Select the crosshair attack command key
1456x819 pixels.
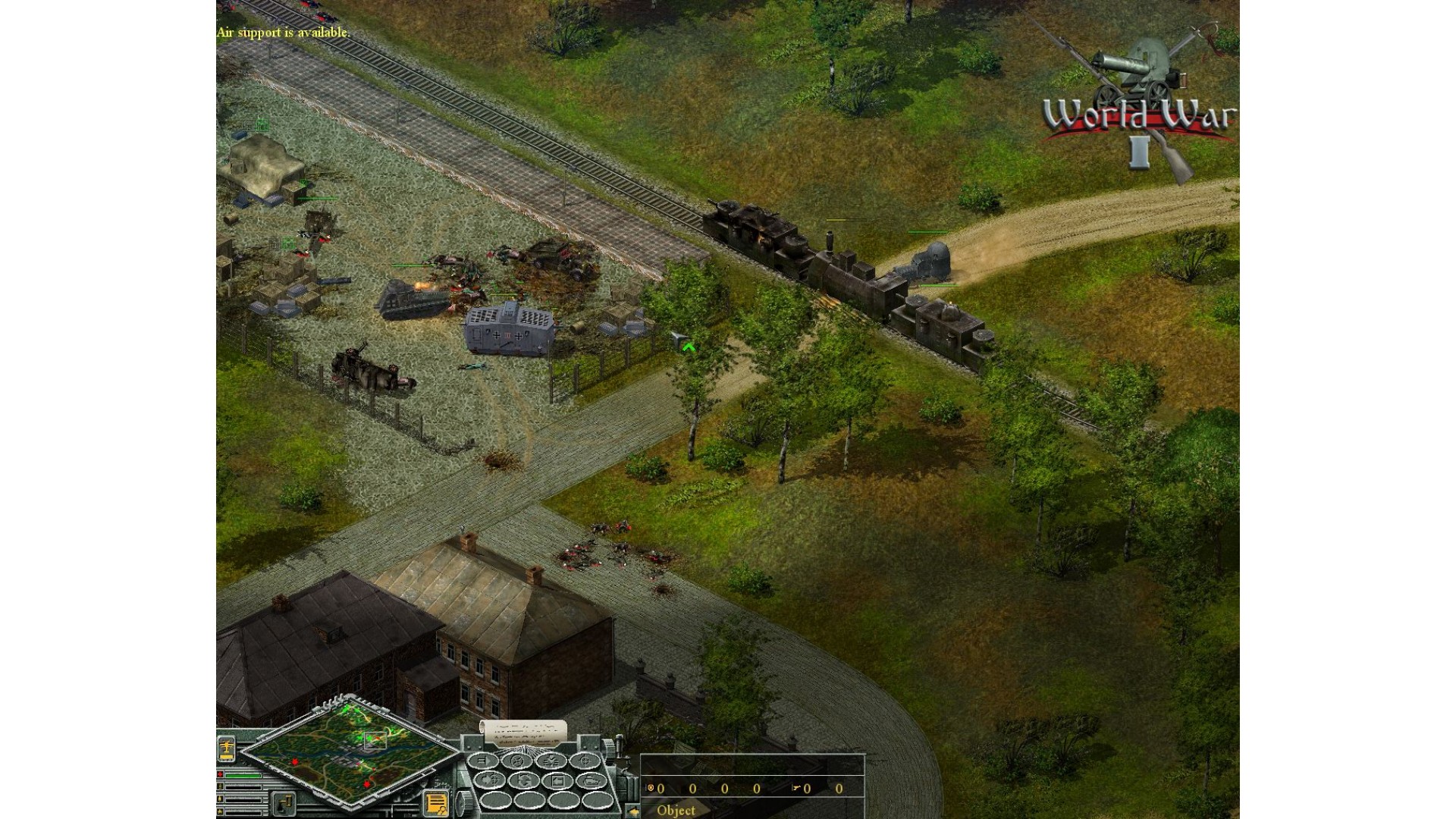click(x=585, y=761)
